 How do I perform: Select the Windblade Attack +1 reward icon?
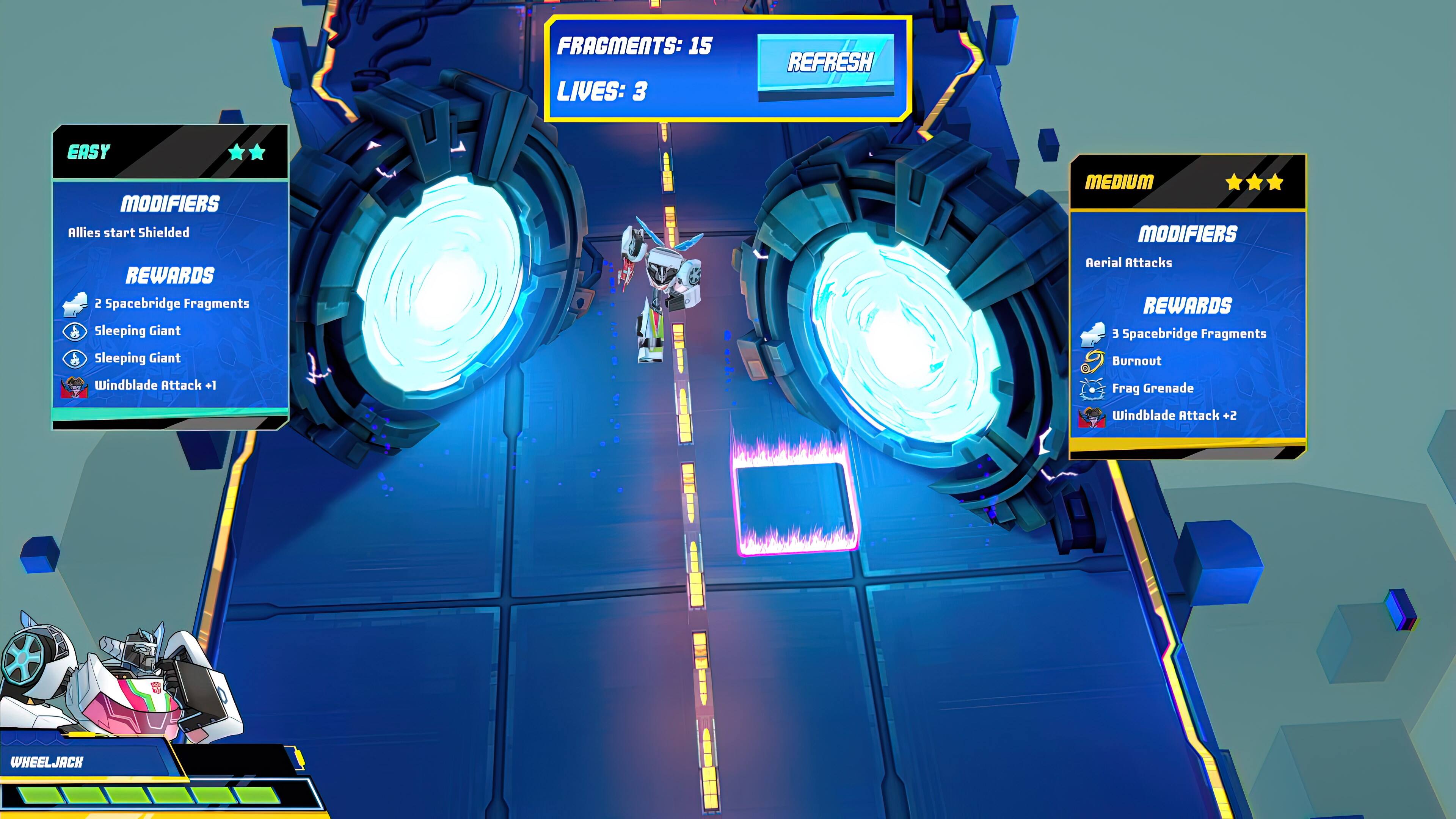pos(74,387)
